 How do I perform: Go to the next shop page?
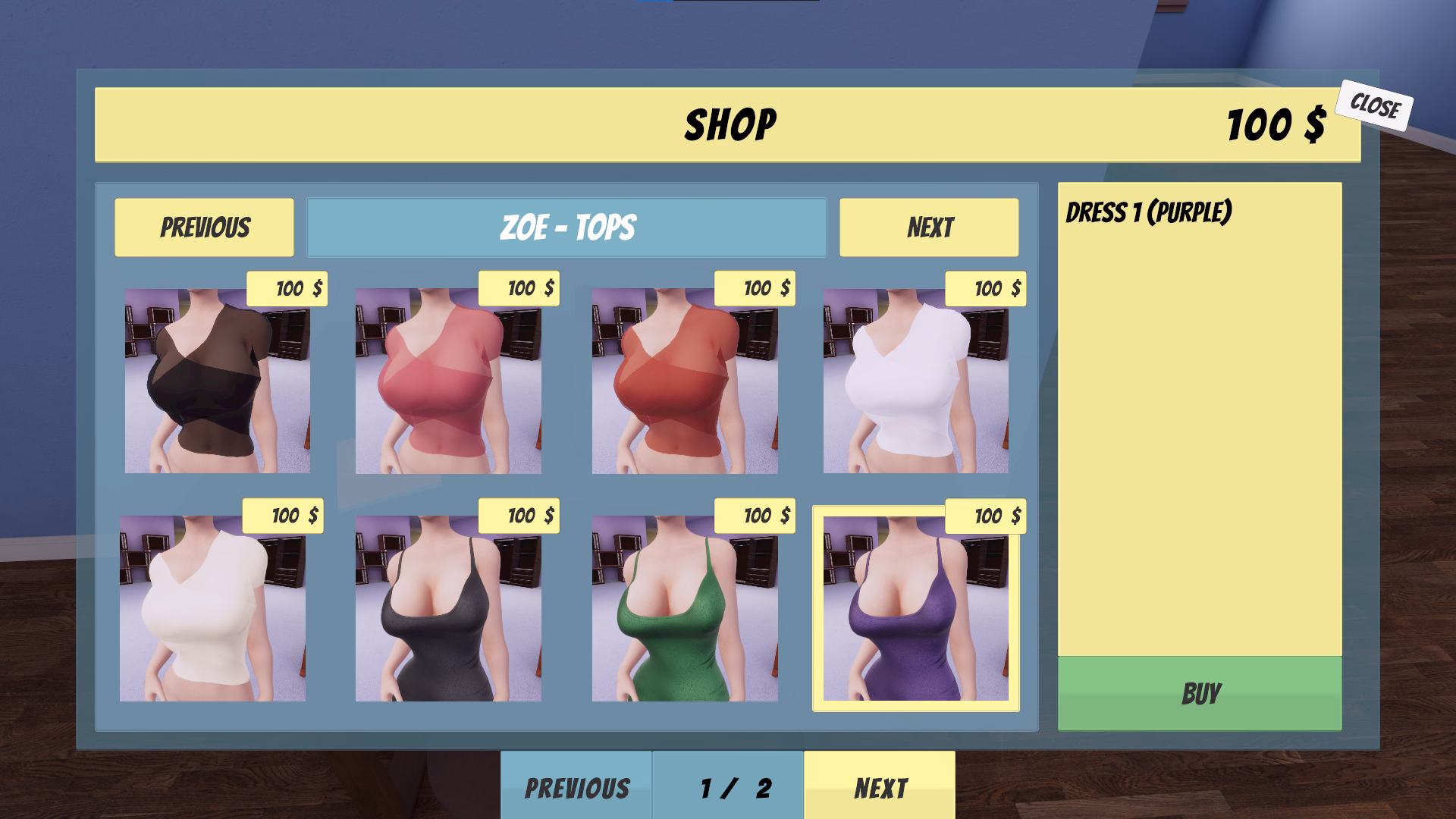(x=880, y=787)
